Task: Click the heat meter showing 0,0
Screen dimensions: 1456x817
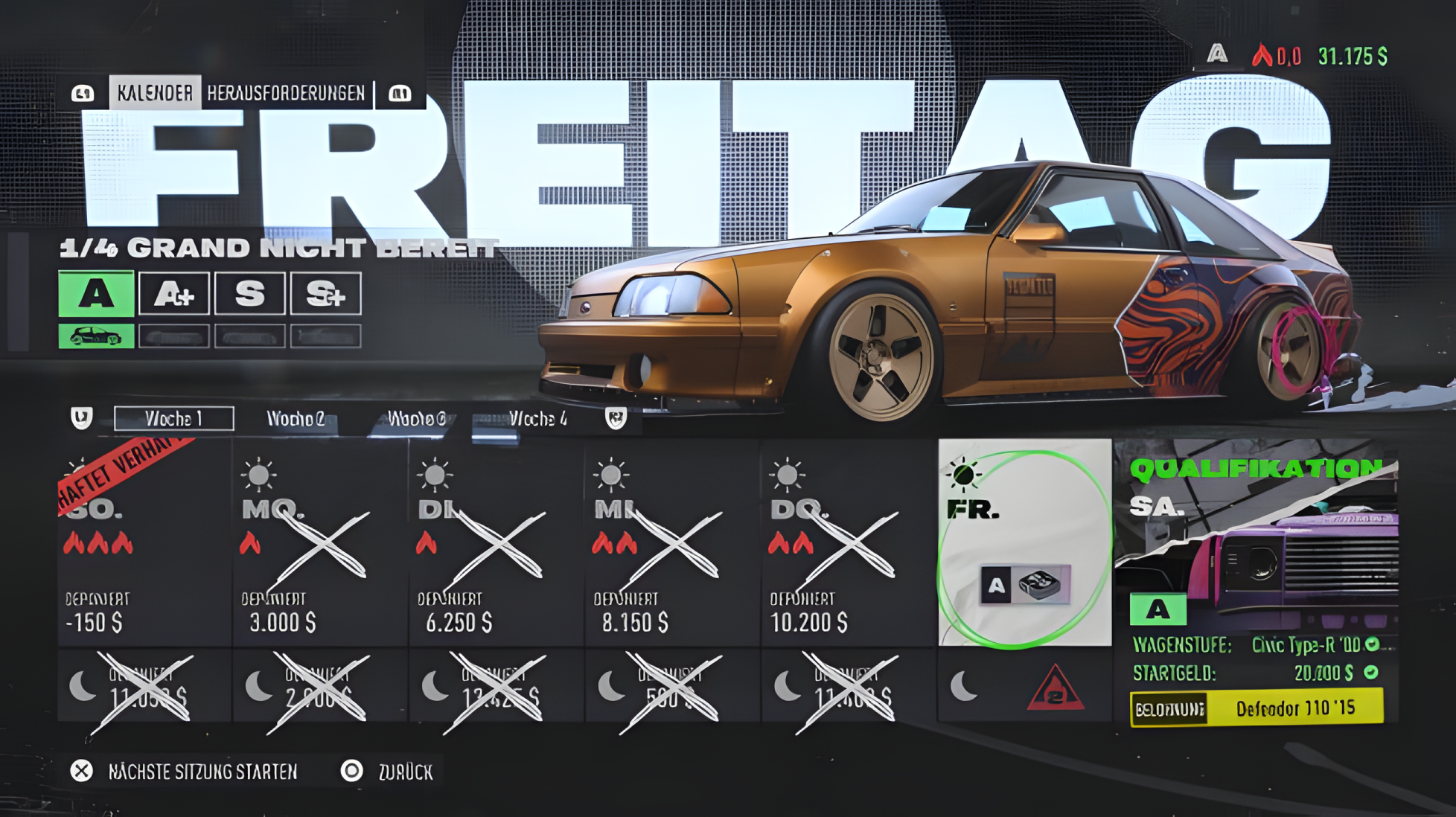Action: [1278, 54]
